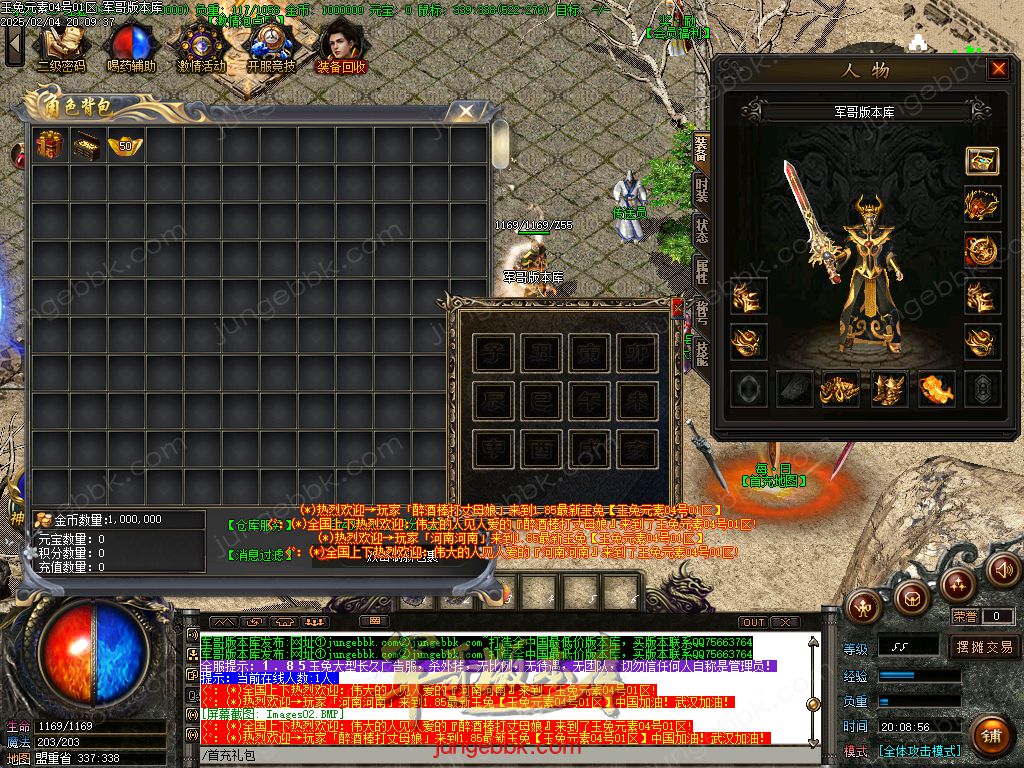This screenshot has width=1024, height=768.
Task: Open the 开服竞技 server competition menu
Action: pos(271,46)
